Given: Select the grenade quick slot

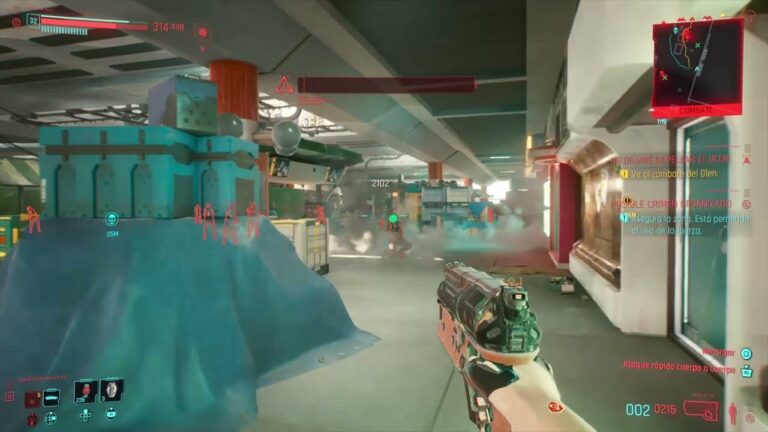Looking at the screenshot, I should [111, 389].
